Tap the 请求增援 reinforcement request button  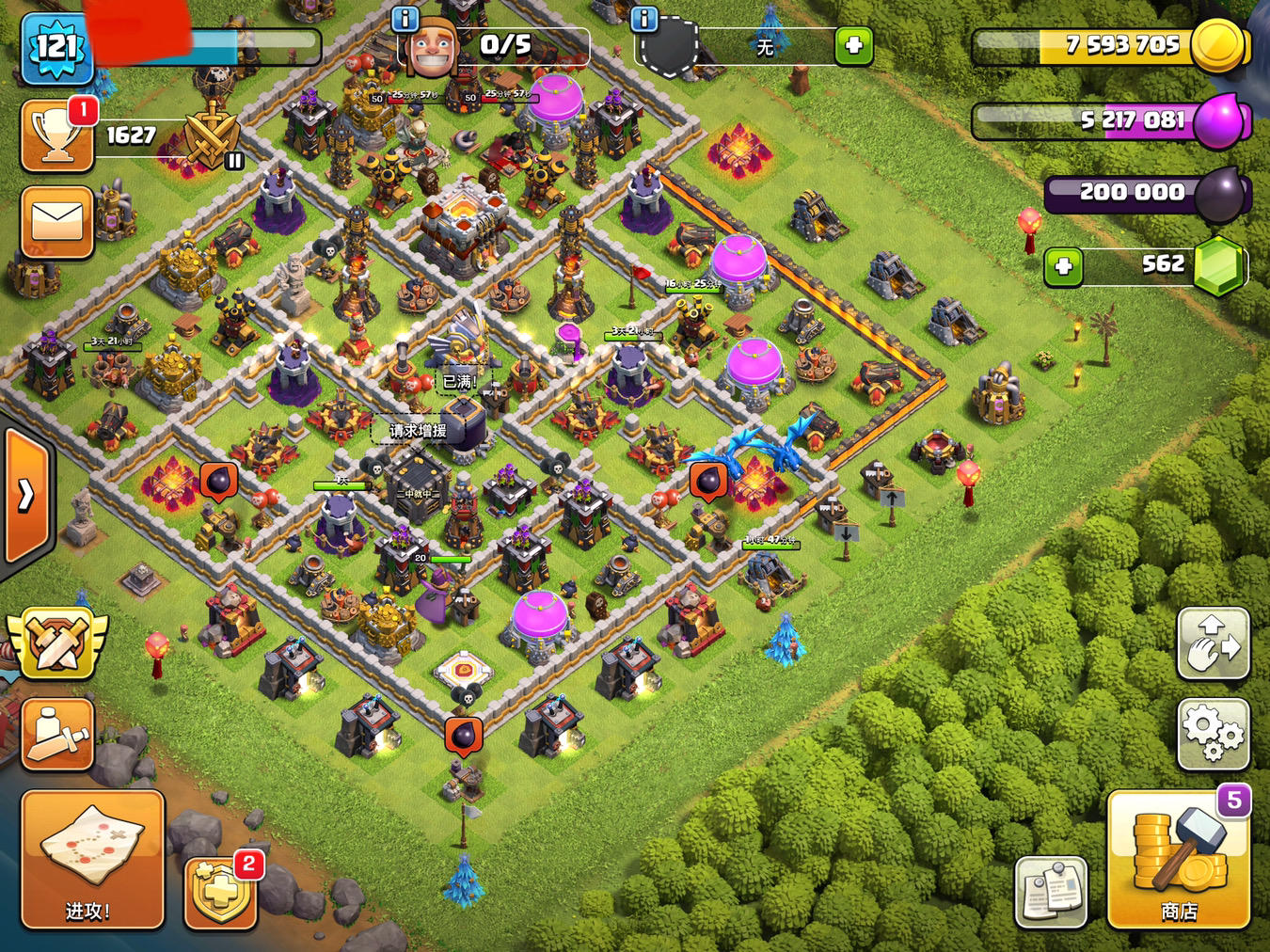[417, 428]
